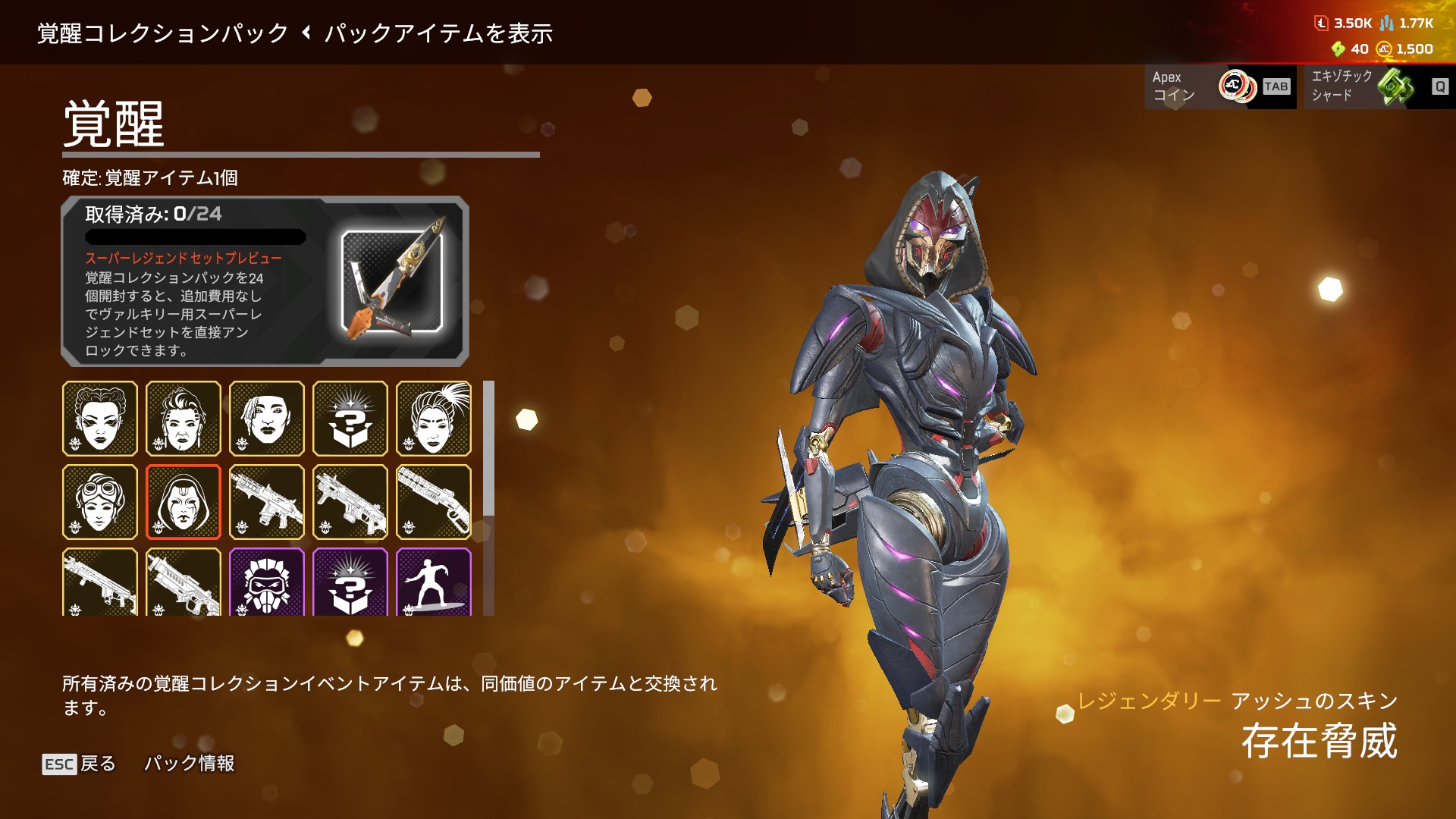This screenshot has width=1456, height=819.
Task: Select the purple-bordered mystery box item
Action: [x=350, y=582]
